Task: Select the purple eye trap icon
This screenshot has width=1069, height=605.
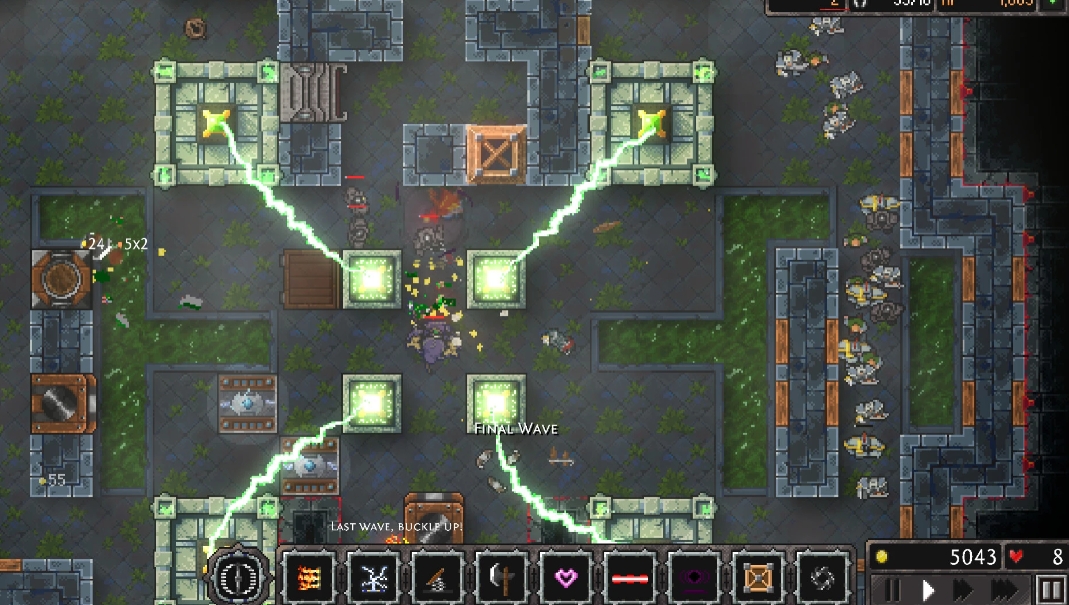Action: coord(693,577)
